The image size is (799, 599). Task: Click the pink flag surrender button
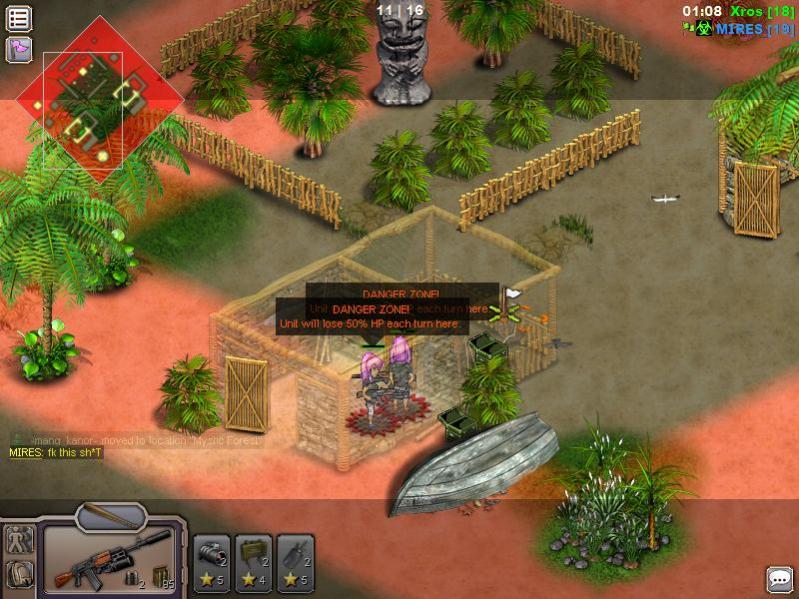tap(19, 48)
